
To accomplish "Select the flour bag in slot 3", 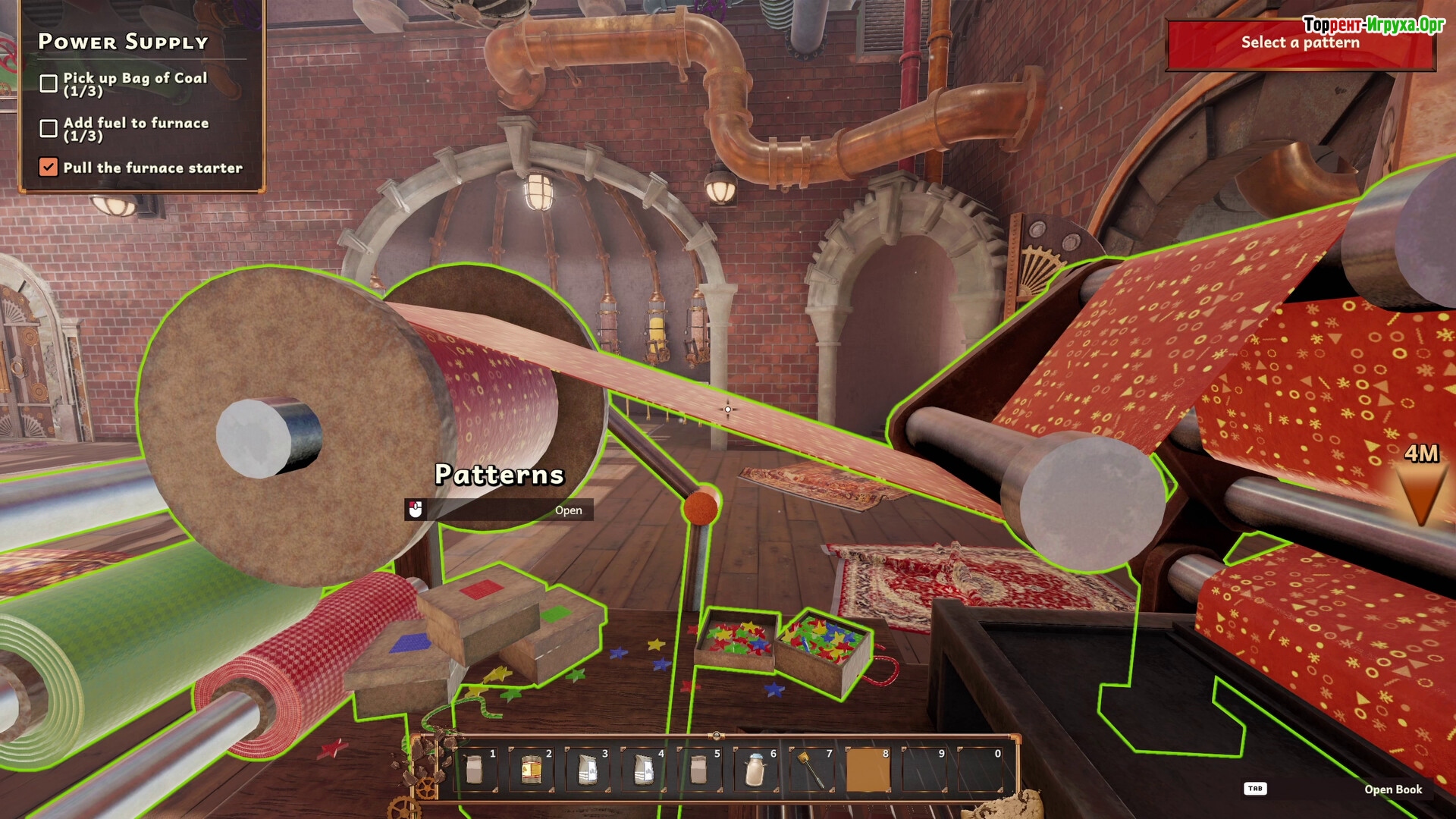I will [587, 770].
